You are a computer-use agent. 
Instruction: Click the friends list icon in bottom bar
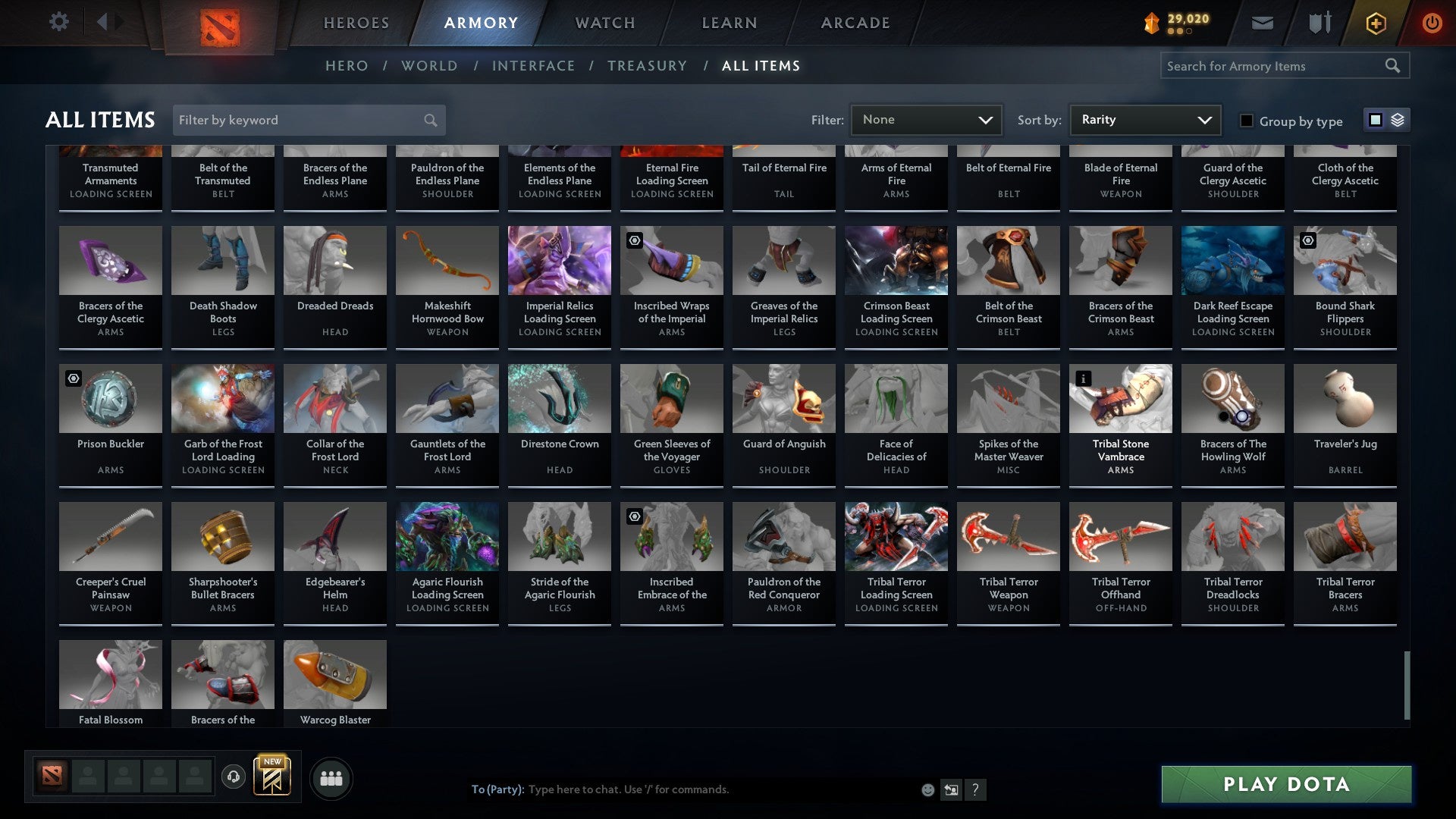click(x=330, y=777)
